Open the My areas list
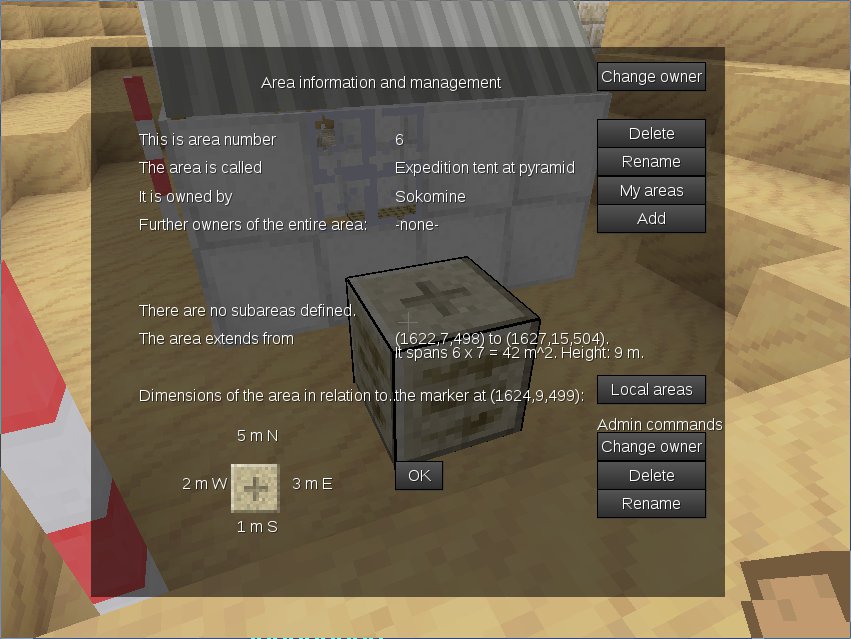851x639 pixels. point(651,190)
